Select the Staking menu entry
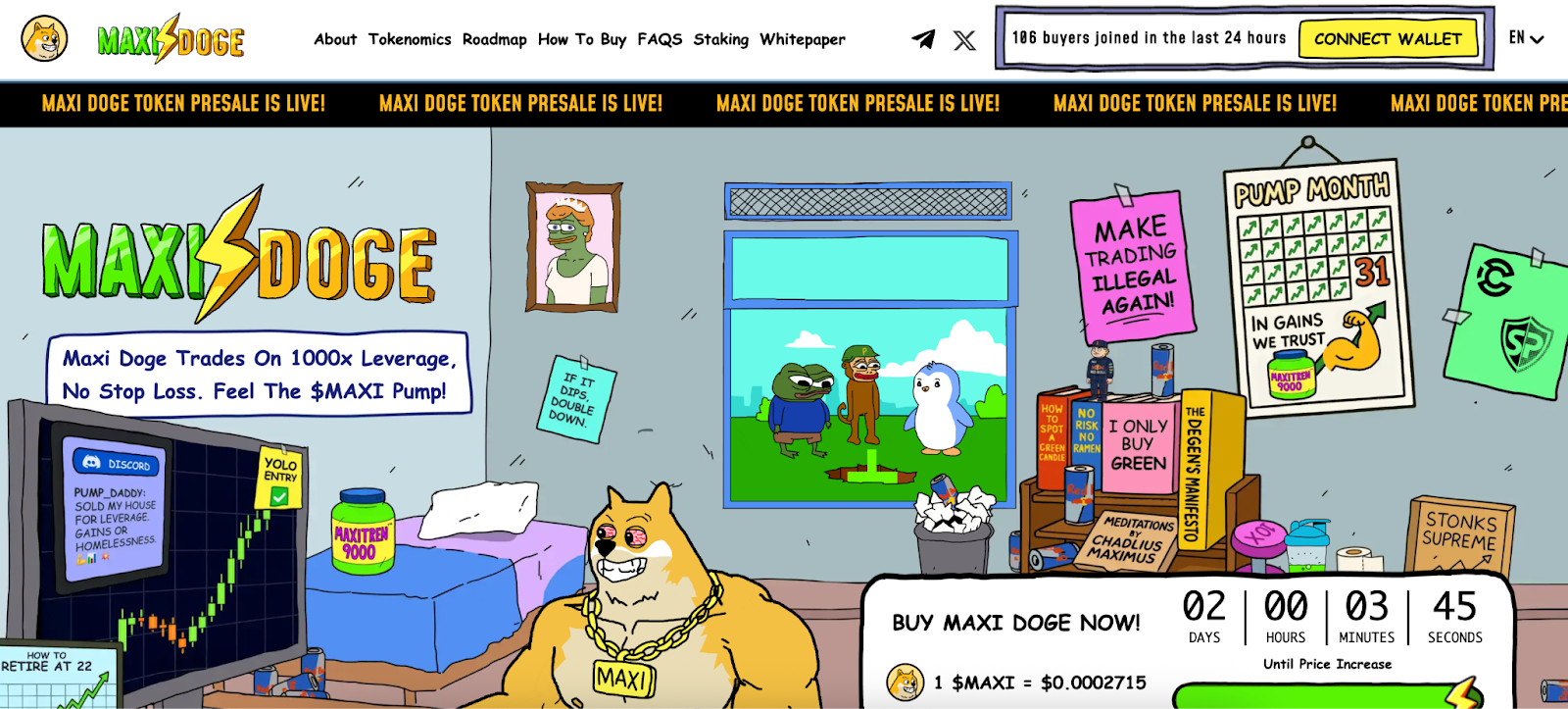 721,39
